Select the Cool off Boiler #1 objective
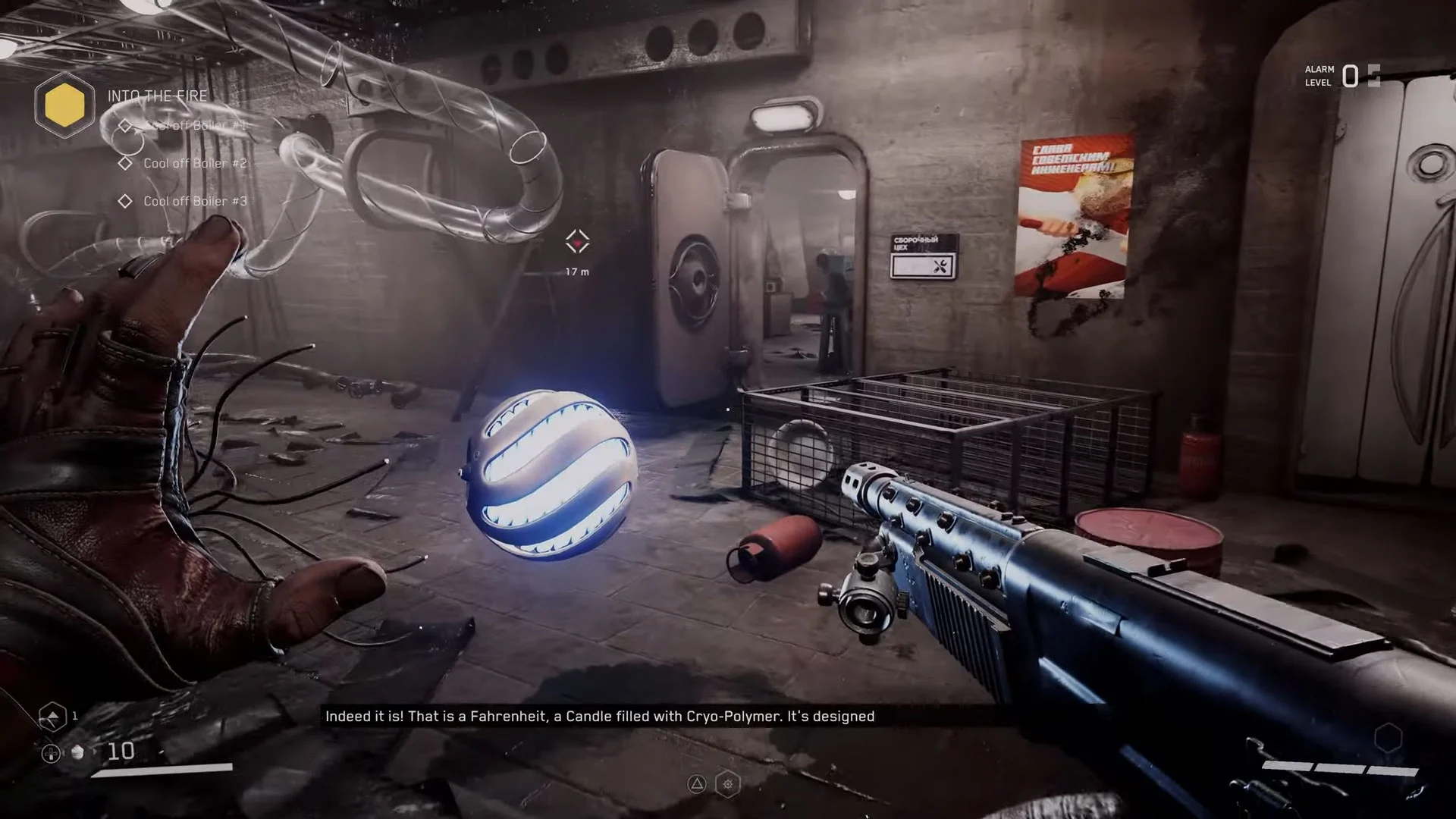Viewport: 1456px width, 819px height. coord(195,125)
